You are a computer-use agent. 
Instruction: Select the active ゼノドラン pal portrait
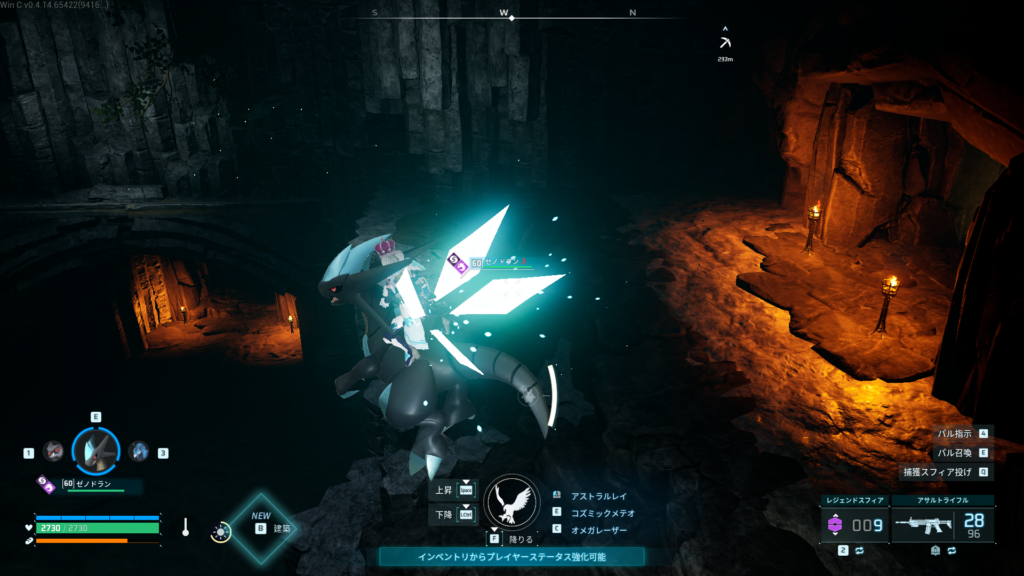(x=96, y=452)
